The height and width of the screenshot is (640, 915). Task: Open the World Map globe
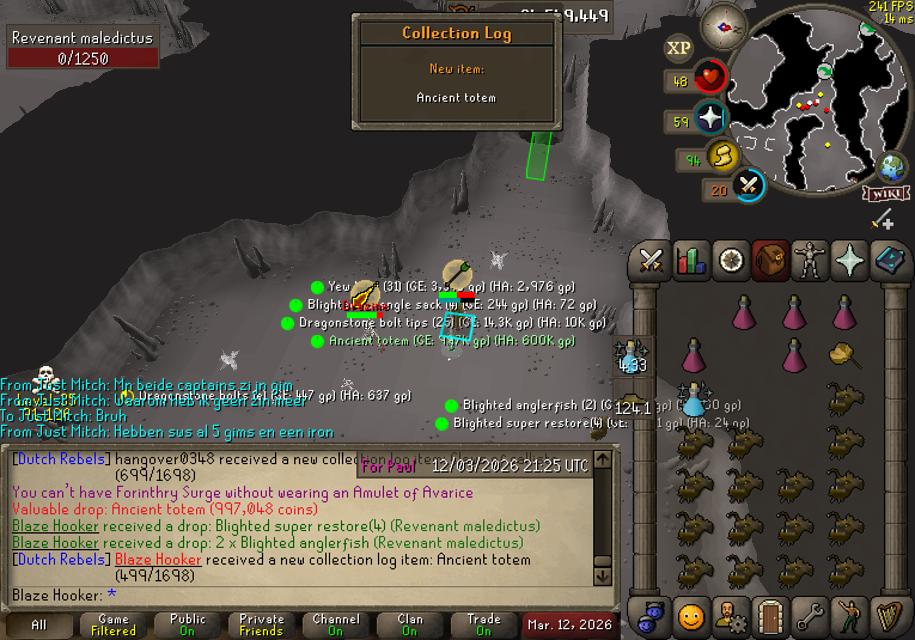point(891,167)
